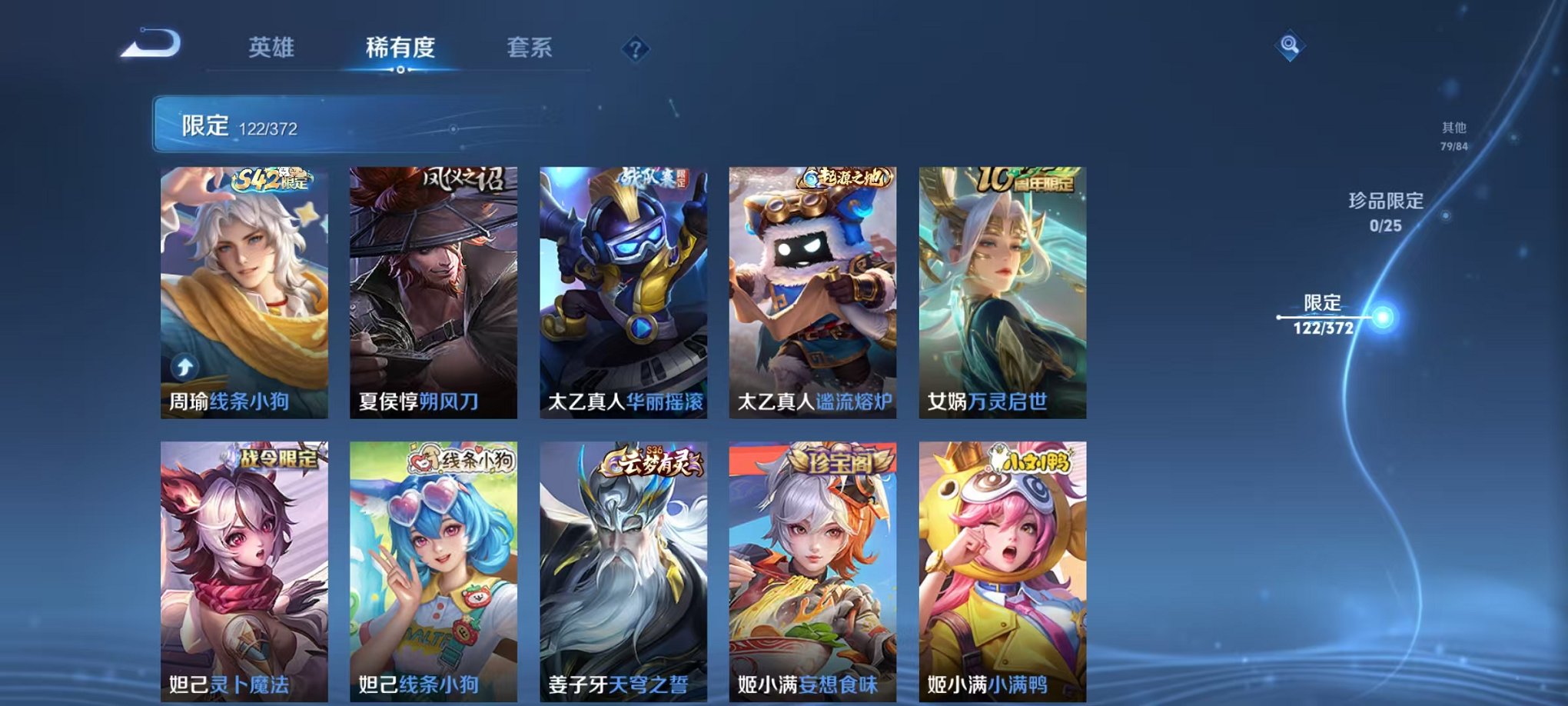The width and height of the screenshot is (1568, 706).
Task: Switch to the 英雄 tab
Action: tap(271, 48)
